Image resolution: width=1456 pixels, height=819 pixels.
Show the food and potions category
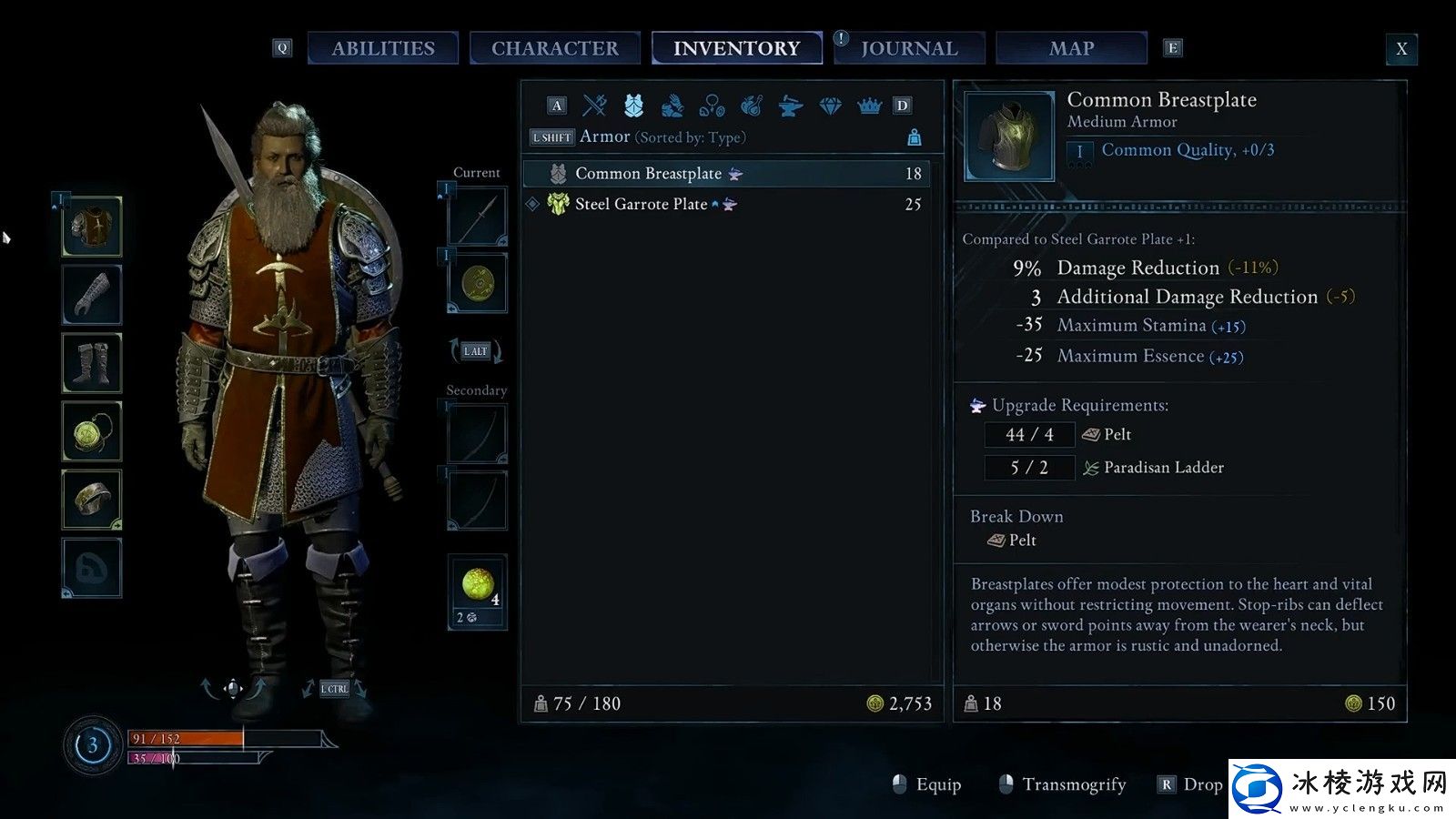[x=751, y=106]
